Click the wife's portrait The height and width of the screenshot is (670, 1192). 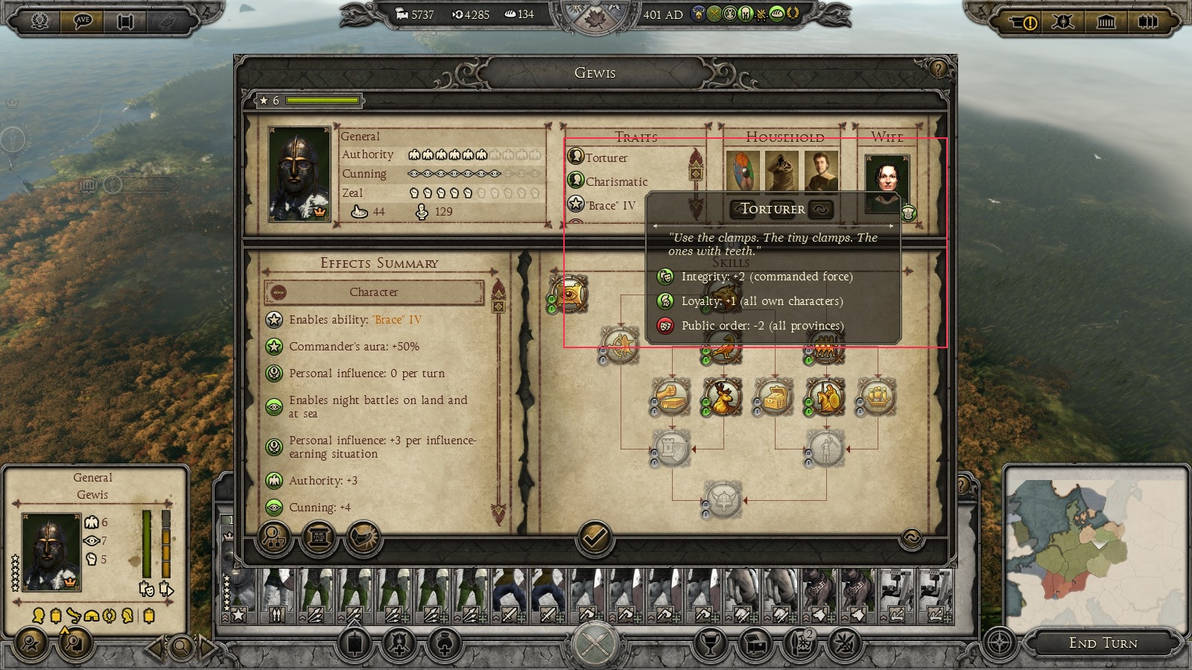coord(886,184)
